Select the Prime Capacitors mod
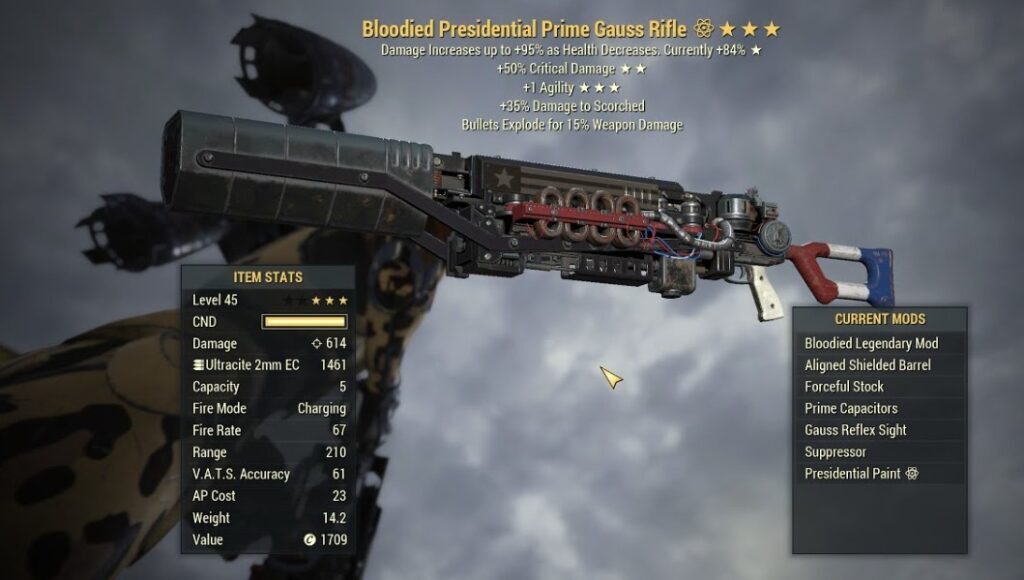1024x580 pixels. pos(851,408)
